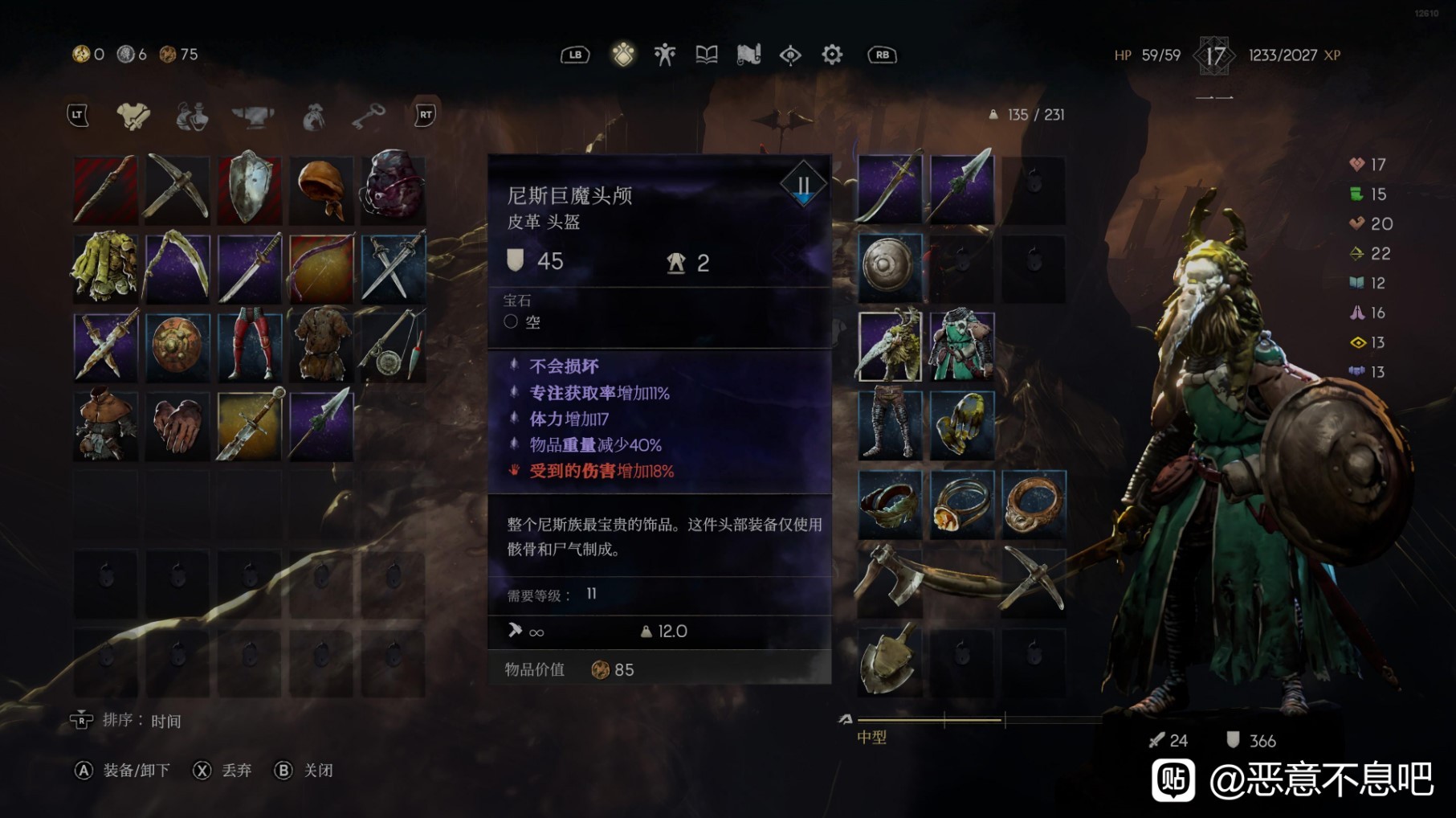
Task: Select the inventory pouch icon in top bar
Action: click(x=622, y=55)
